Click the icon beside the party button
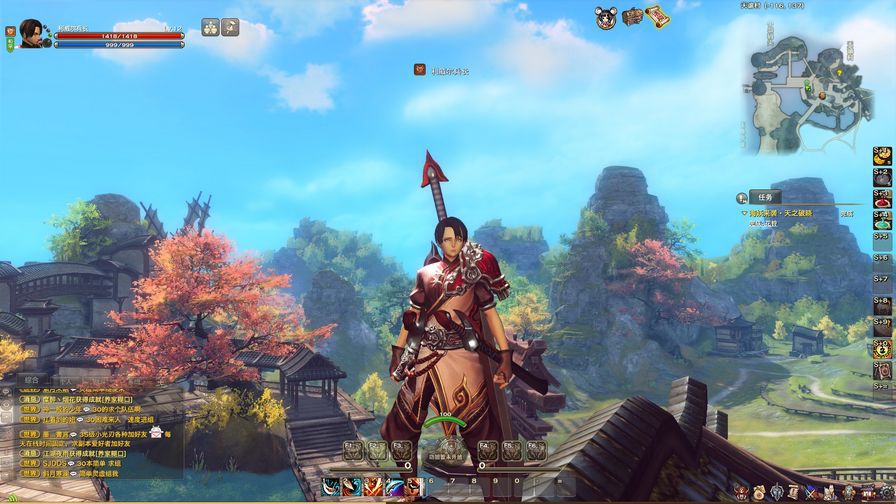Image resolution: width=896 pixels, height=504 pixels. (231, 27)
